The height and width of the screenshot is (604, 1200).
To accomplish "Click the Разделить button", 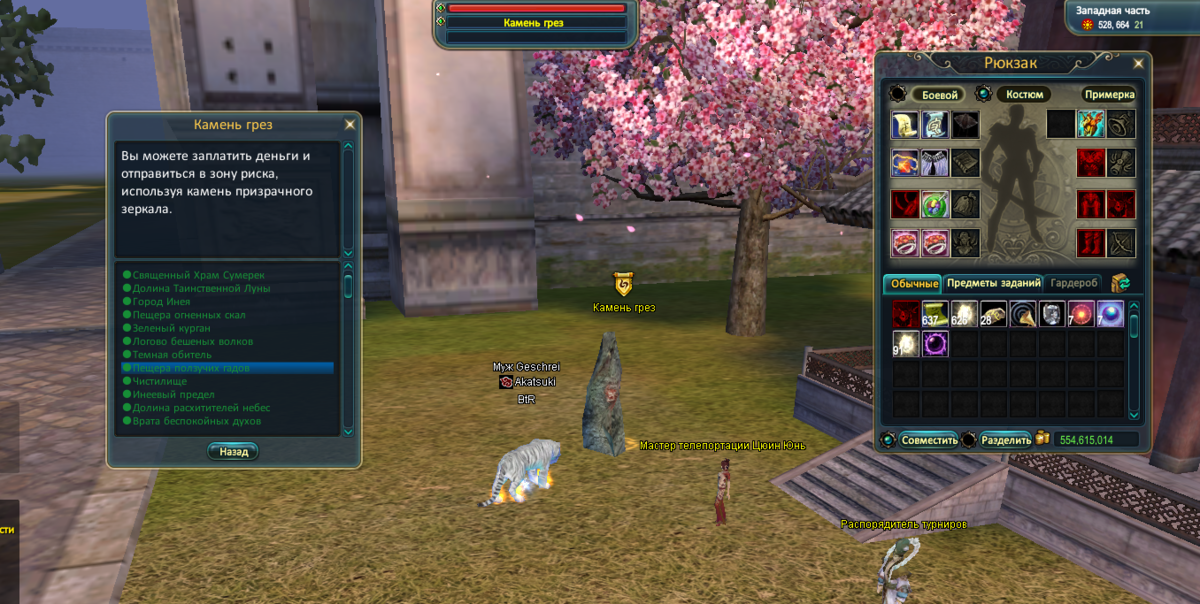I will pos(1006,440).
